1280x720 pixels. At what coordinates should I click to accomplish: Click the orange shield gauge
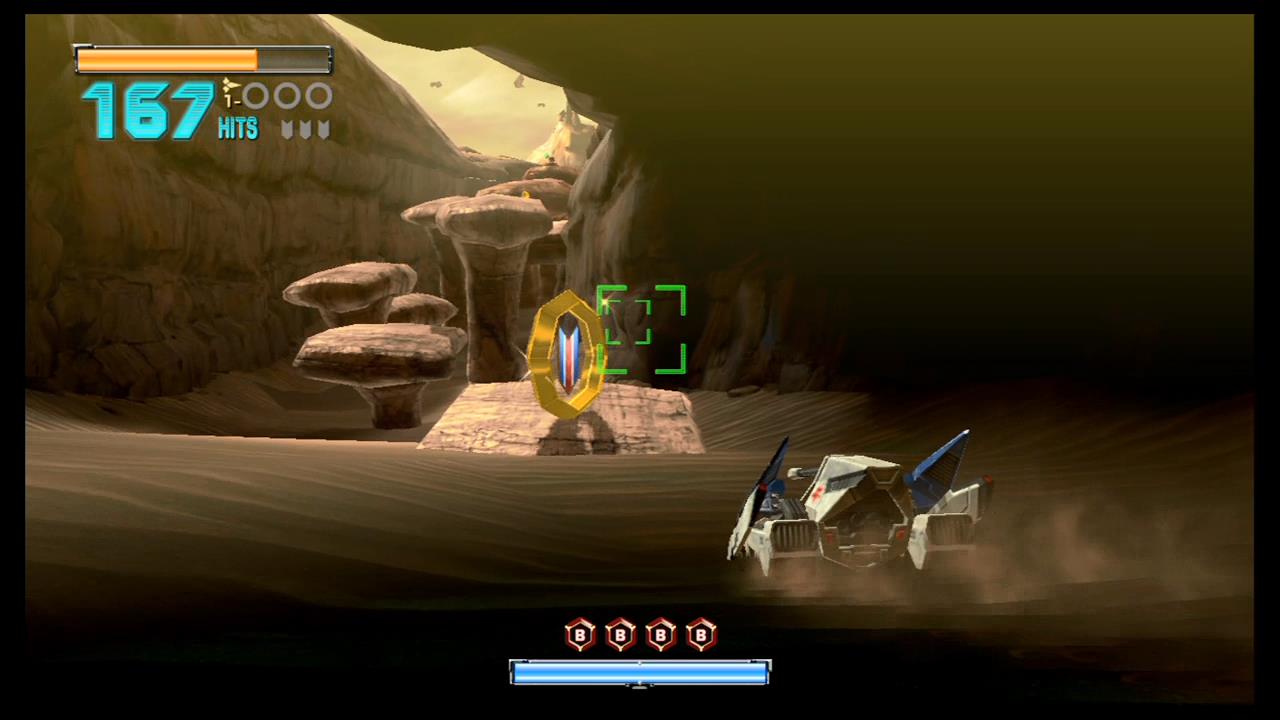[165, 60]
